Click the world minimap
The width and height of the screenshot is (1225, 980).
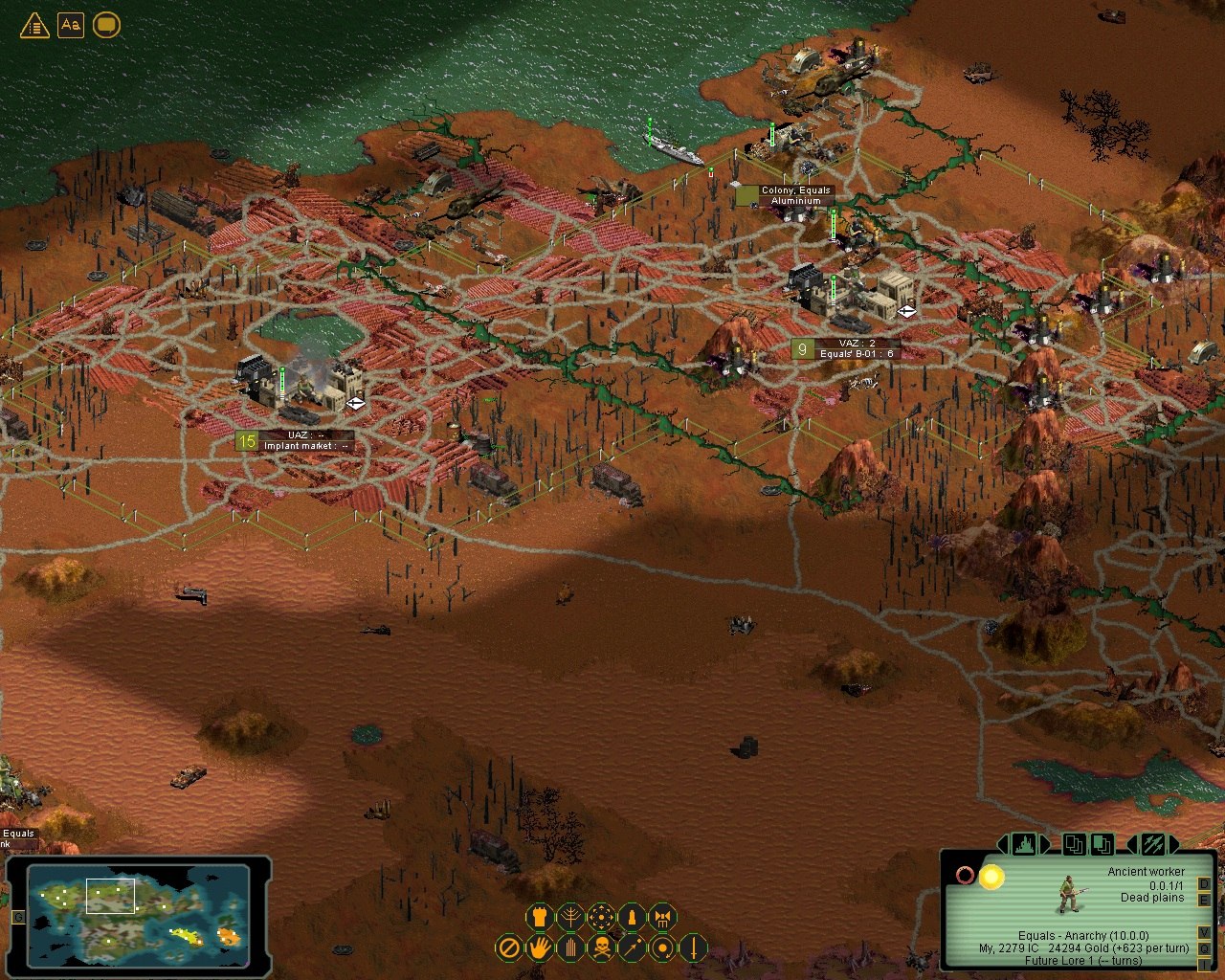click(x=139, y=912)
